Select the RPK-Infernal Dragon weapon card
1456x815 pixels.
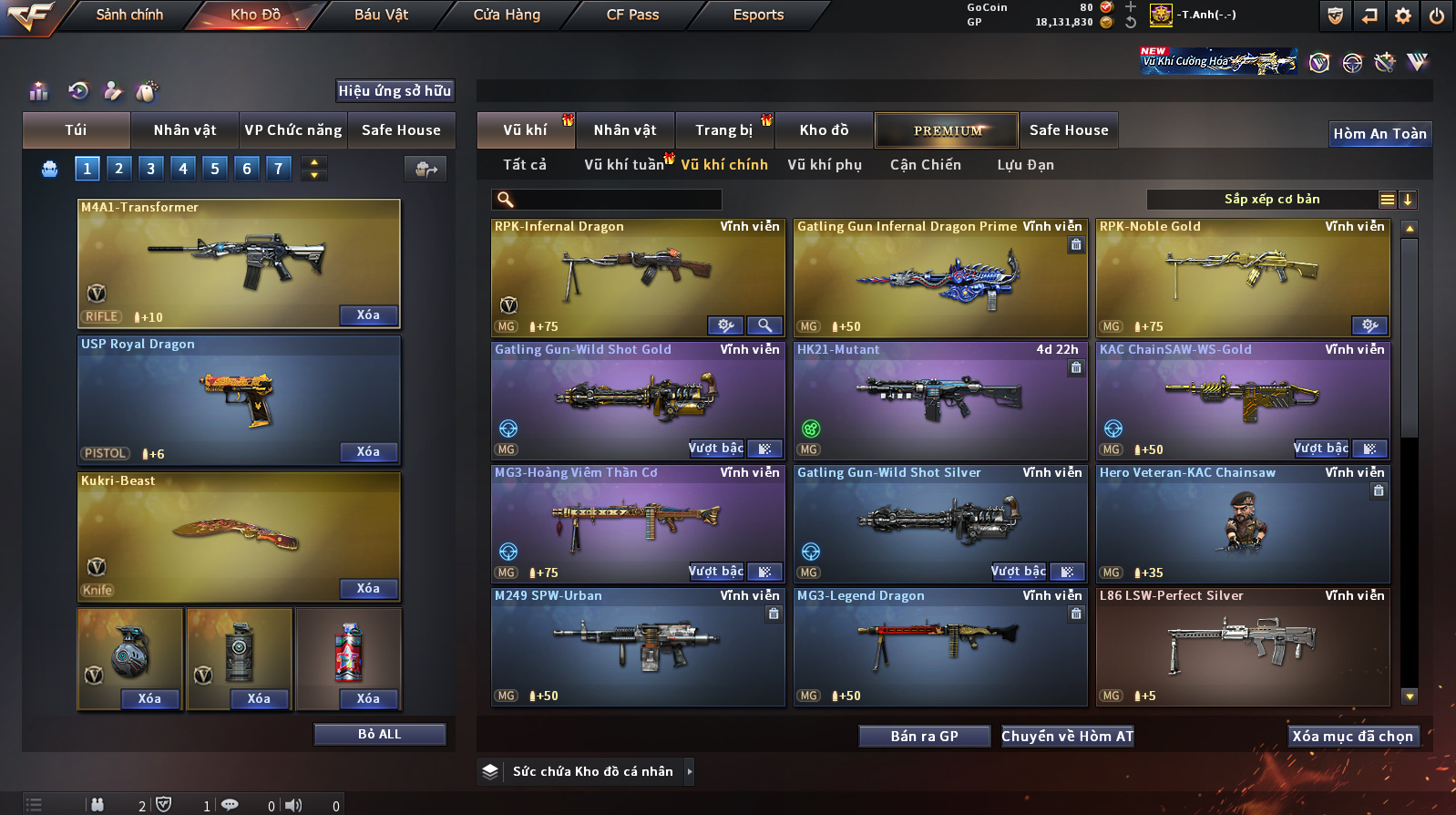point(637,273)
